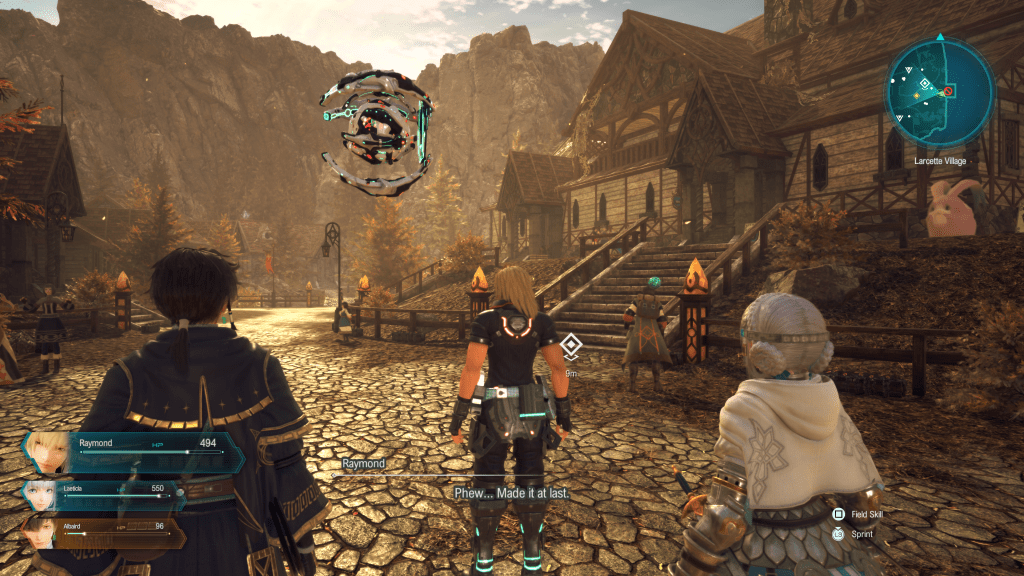
Task: Choose Albaird's party portrait
Action: [x=37, y=531]
